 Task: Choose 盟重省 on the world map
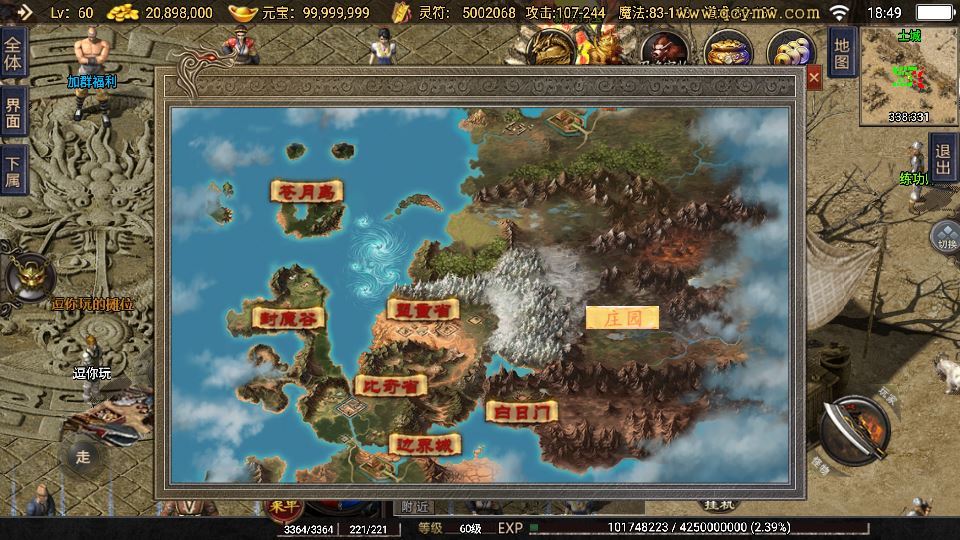421,310
